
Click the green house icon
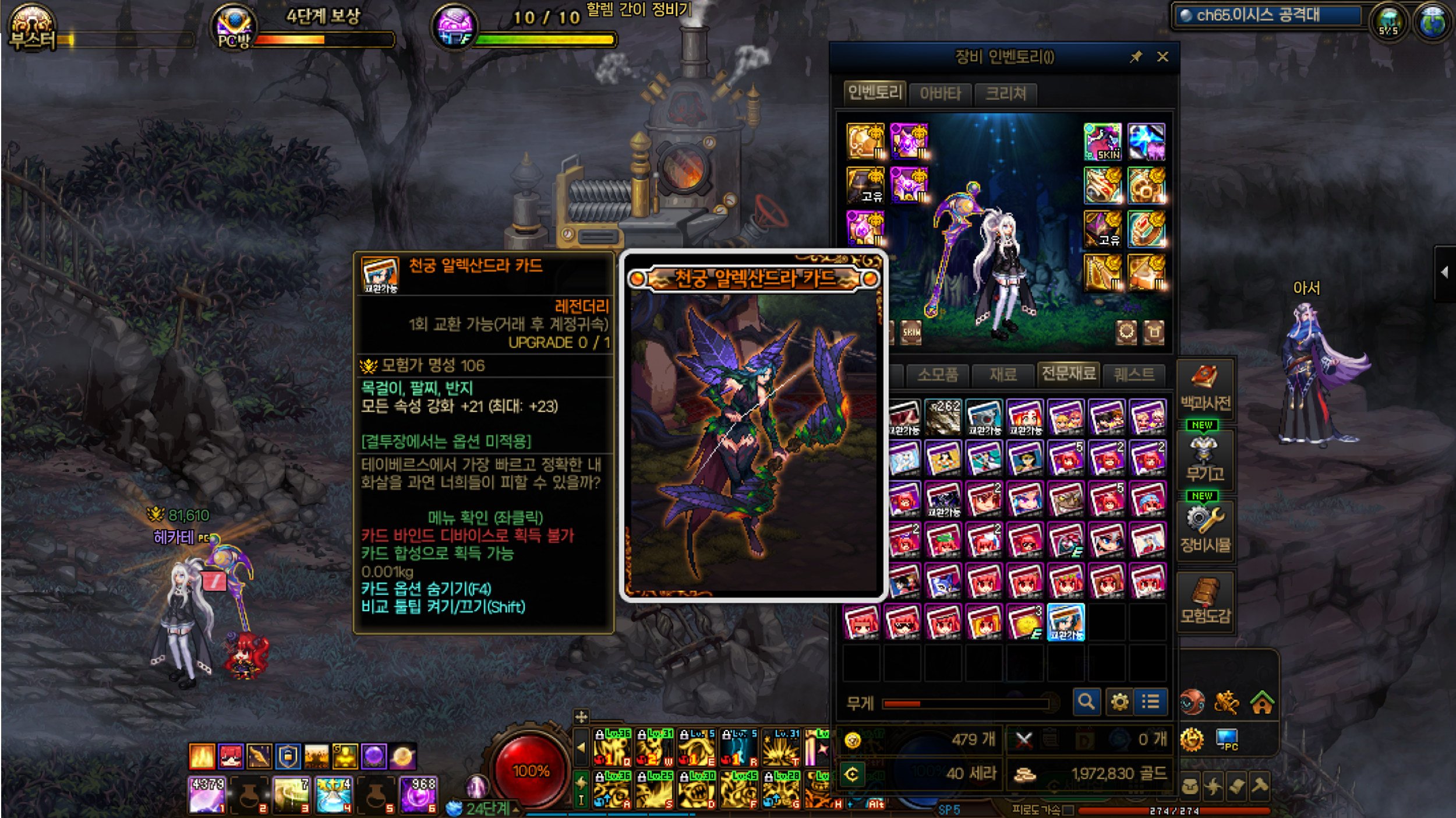click(1261, 703)
